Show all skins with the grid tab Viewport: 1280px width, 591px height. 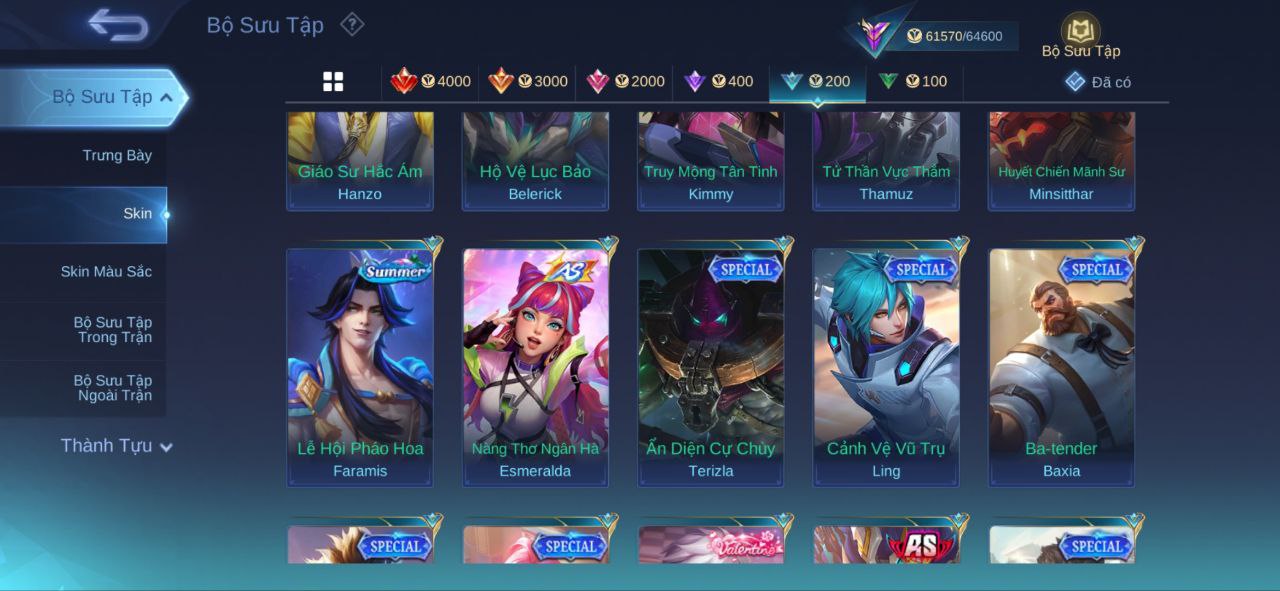click(x=333, y=82)
